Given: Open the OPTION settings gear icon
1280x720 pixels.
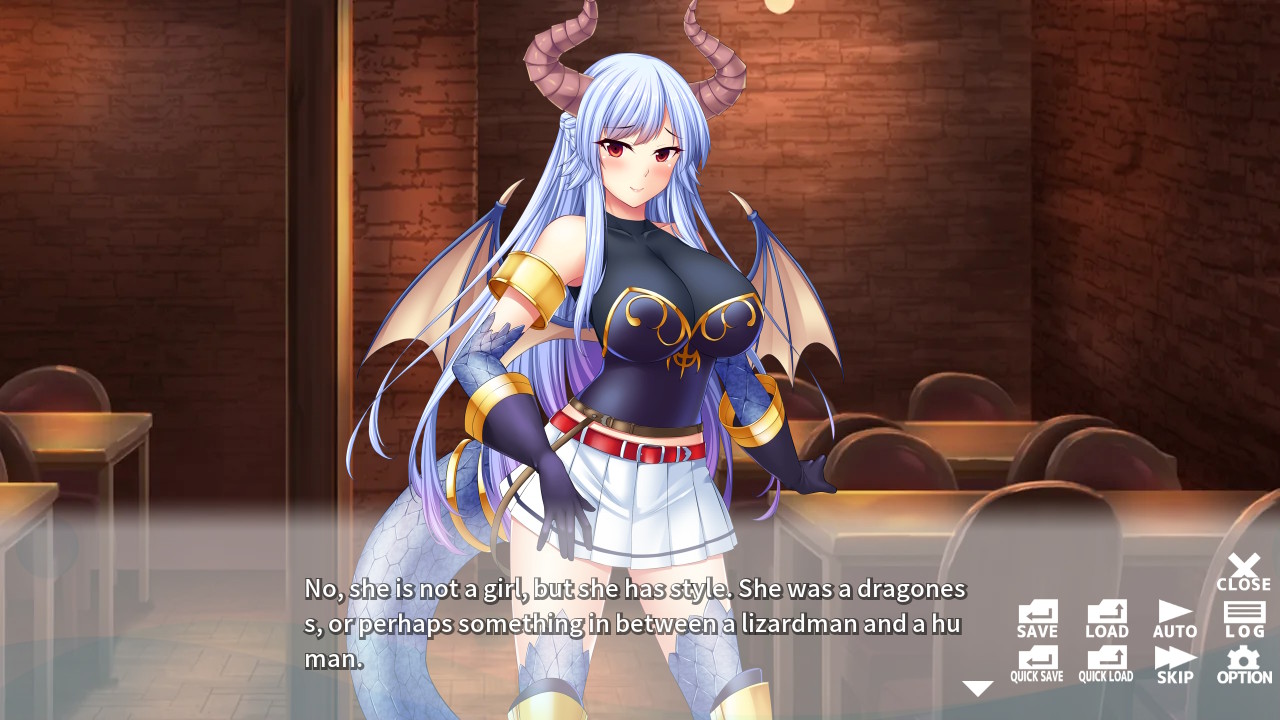Looking at the screenshot, I should [x=1243, y=662].
